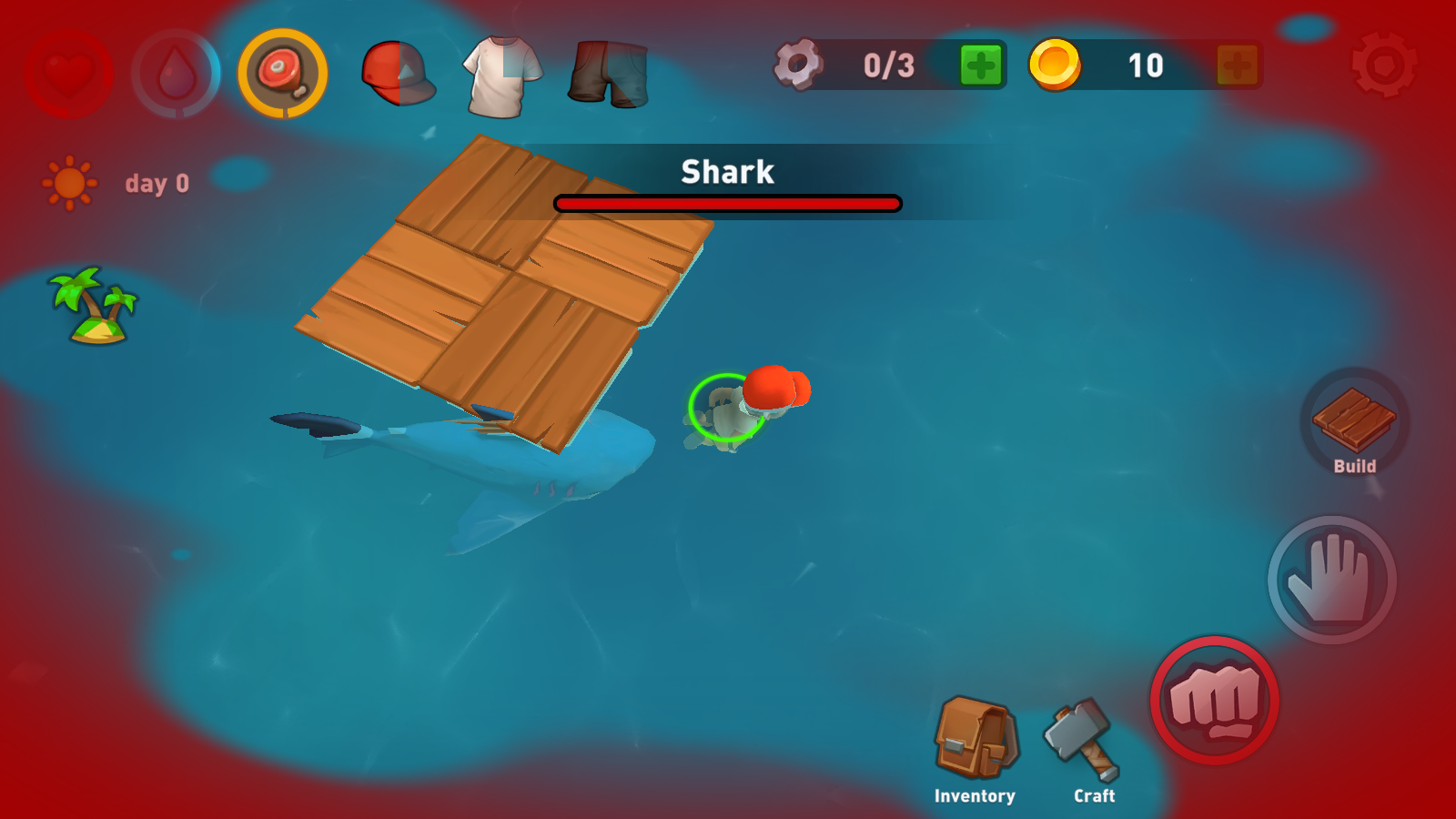Open the Craft hammer menu
Image resolution: width=1456 pixels, height=819 pixels.
1085,739
